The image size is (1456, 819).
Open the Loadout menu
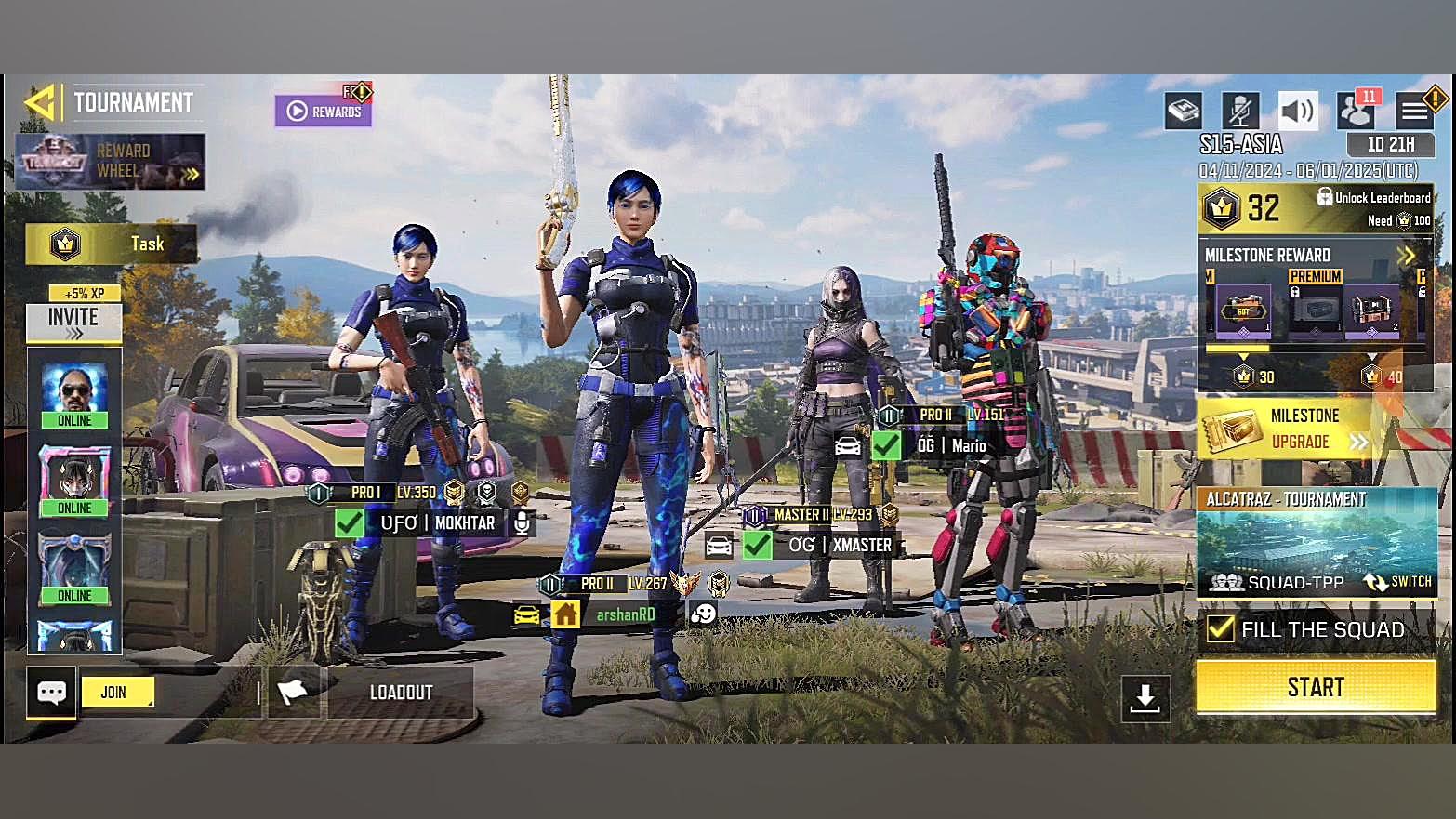click(x=401, y=693)
